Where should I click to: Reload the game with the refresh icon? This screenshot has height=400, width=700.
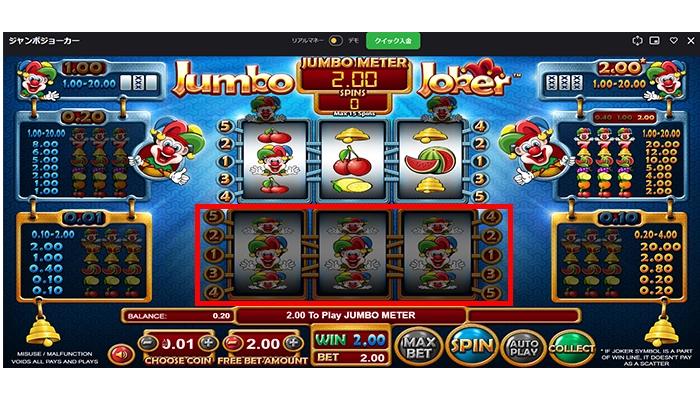pos(637,41)
